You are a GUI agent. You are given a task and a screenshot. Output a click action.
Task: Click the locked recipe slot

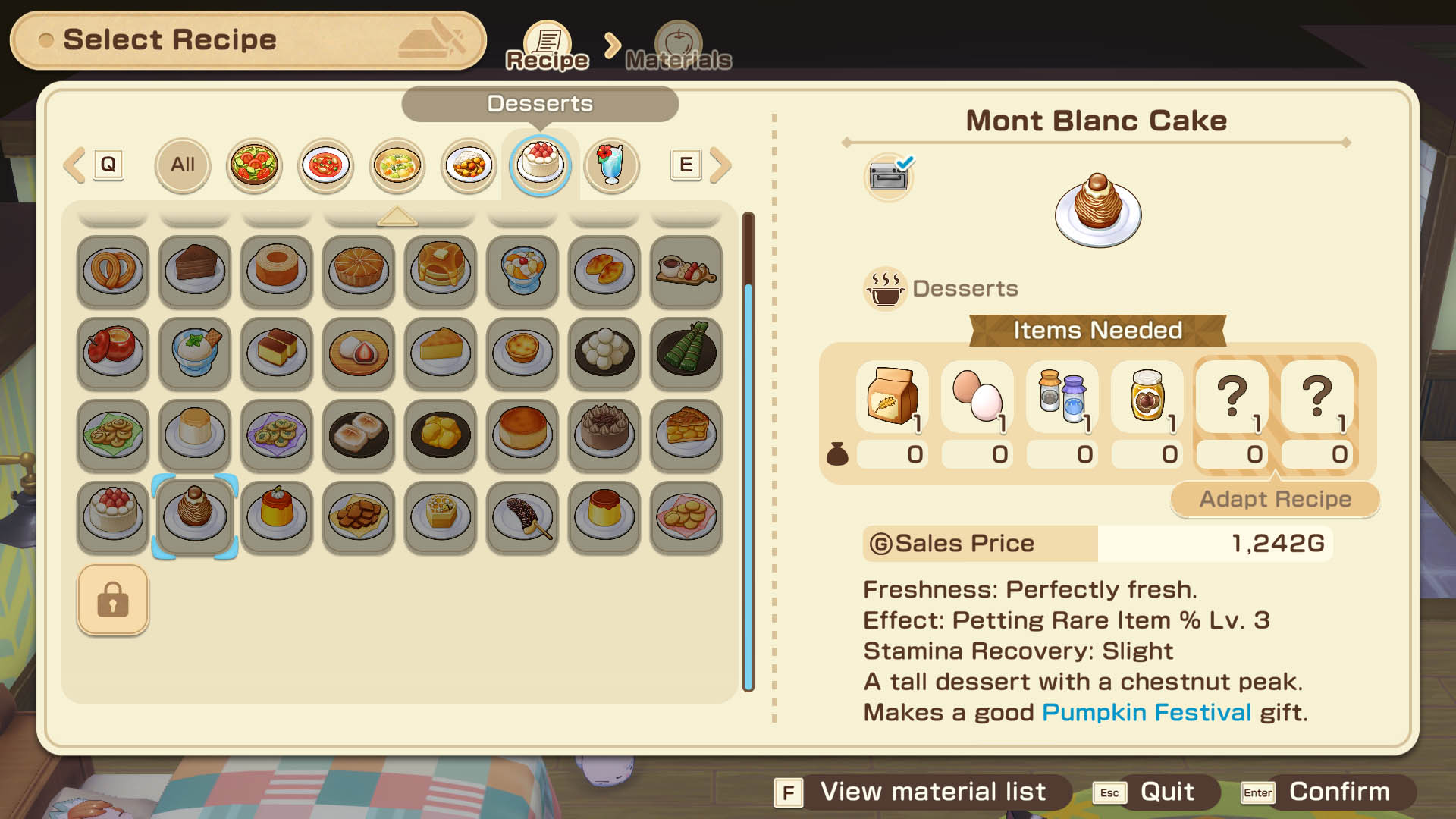coord(113,599)
